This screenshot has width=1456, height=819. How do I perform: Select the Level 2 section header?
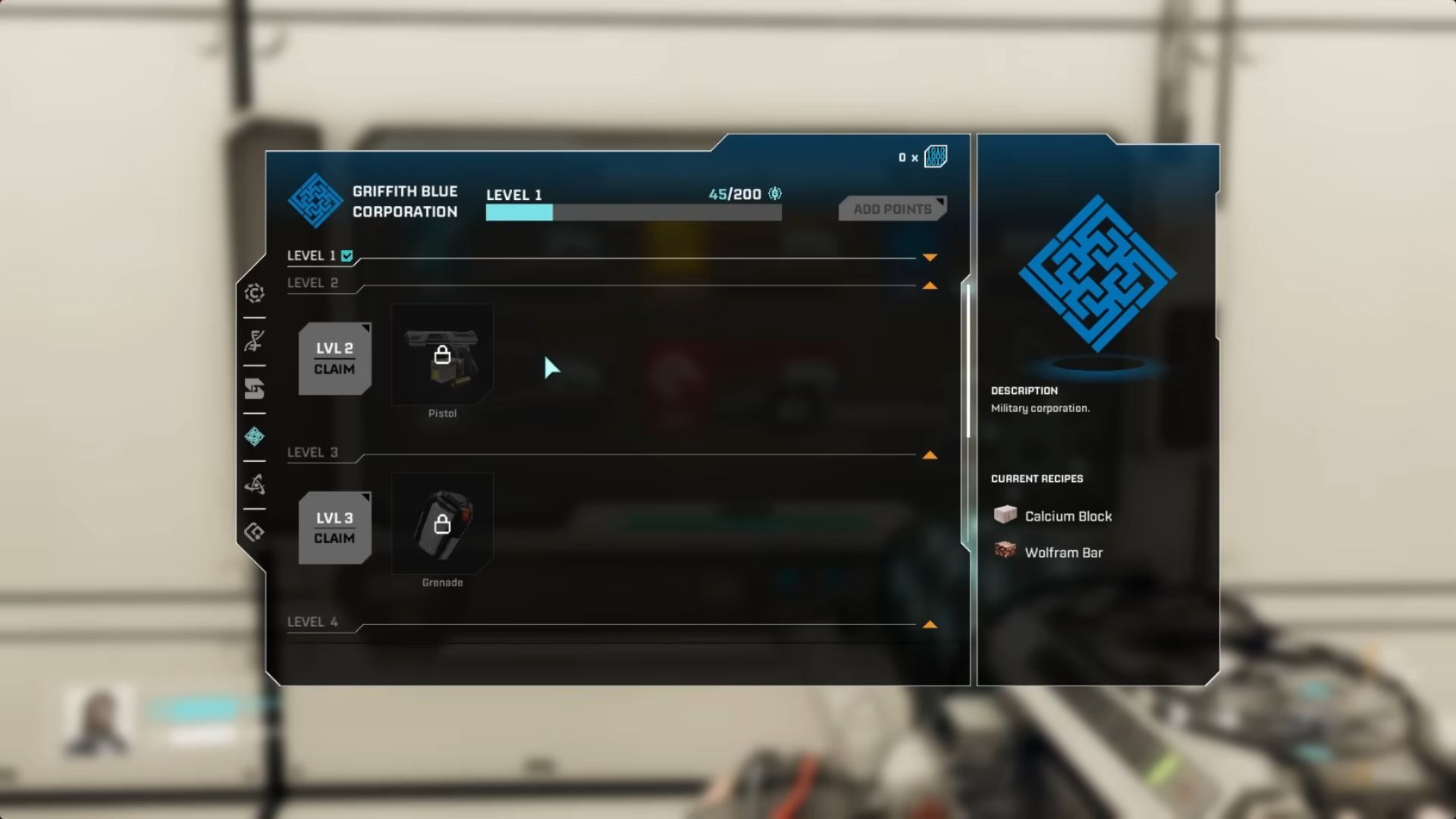coord(313,282)
